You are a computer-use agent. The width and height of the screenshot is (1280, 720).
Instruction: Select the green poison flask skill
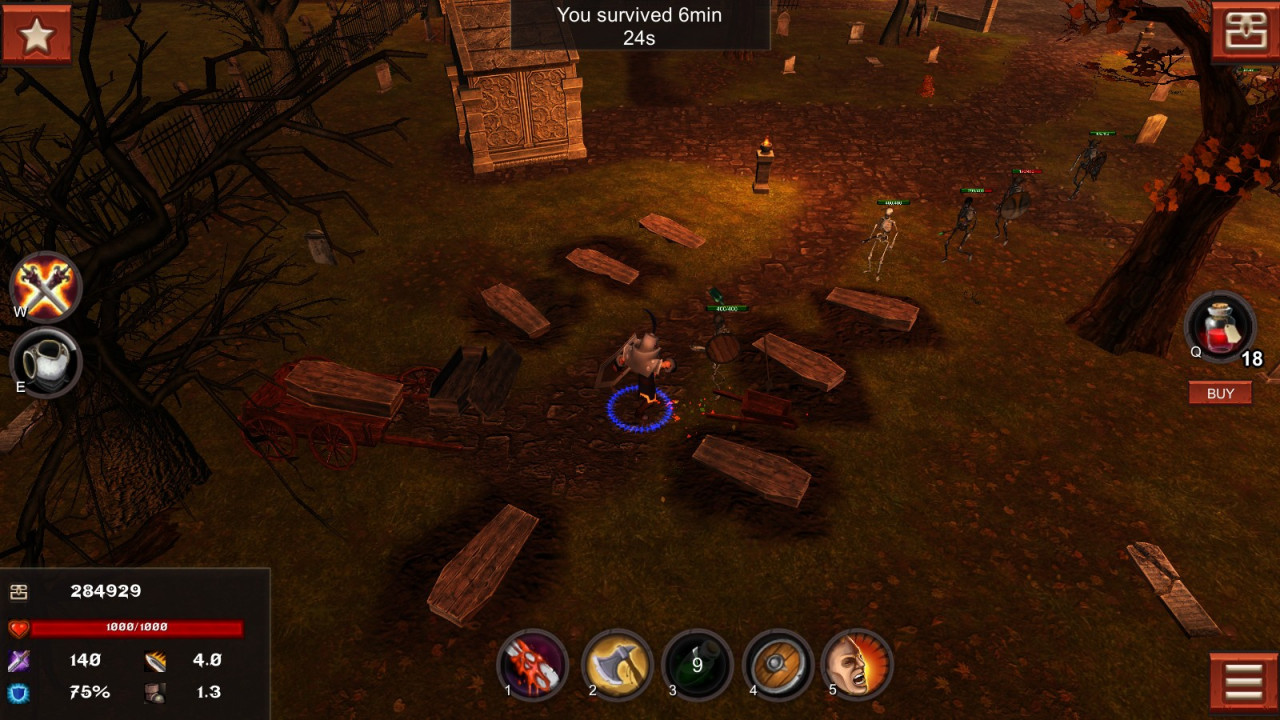click(697, 664)
